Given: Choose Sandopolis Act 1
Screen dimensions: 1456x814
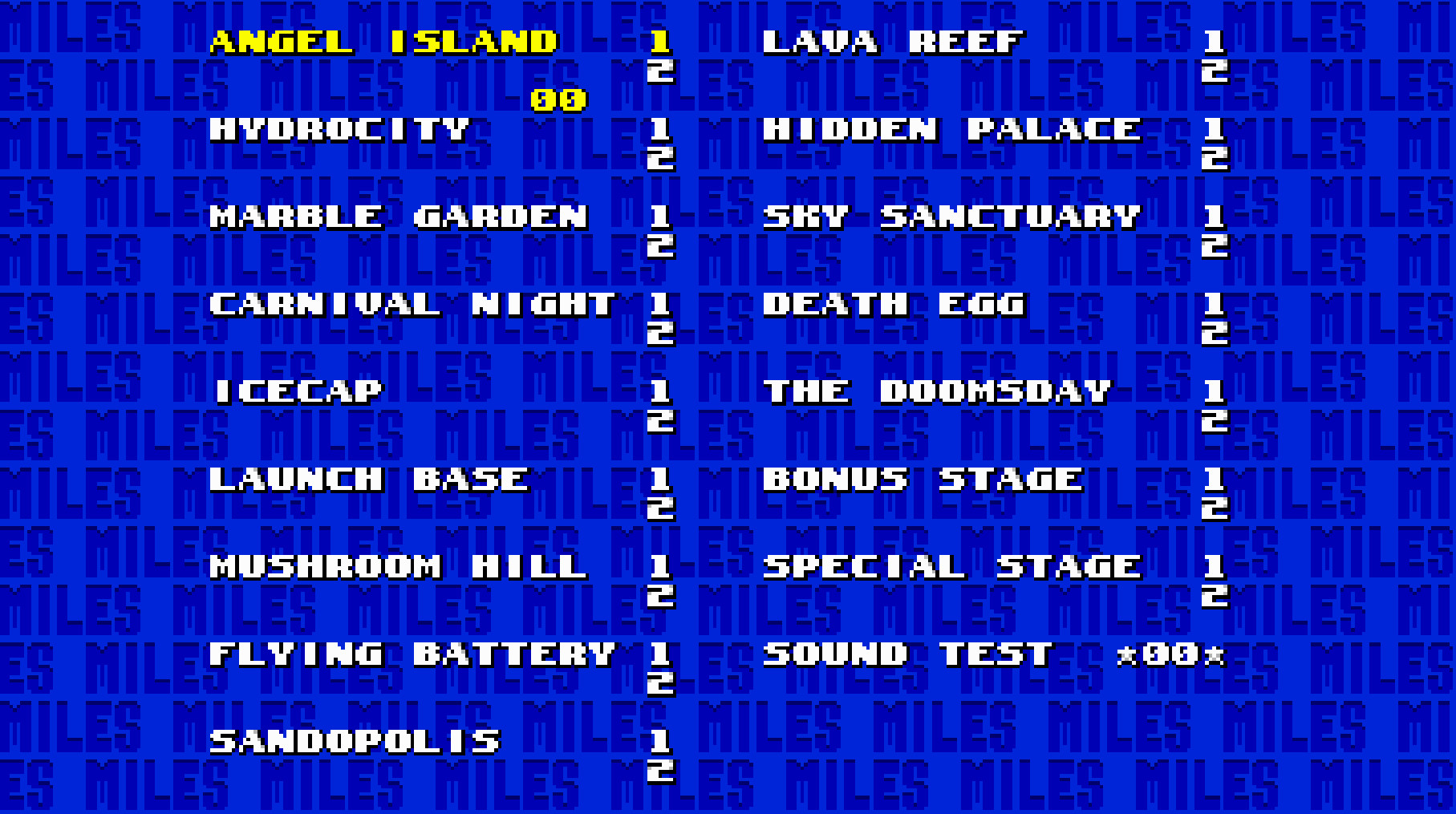Looking at the screenshot, I should (660, 741).
